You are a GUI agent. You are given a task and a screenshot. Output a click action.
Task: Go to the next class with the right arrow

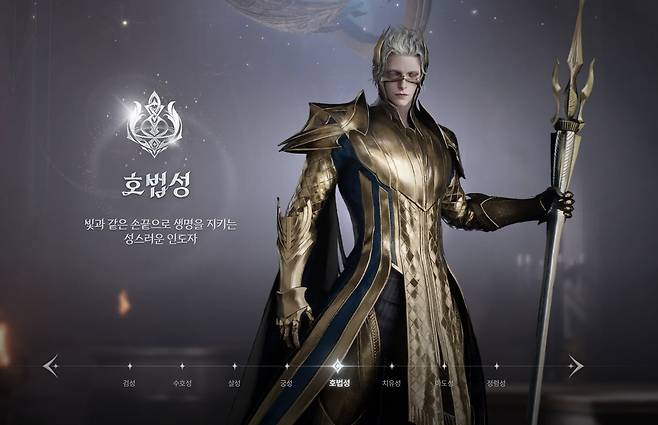[x=575, y=366]
